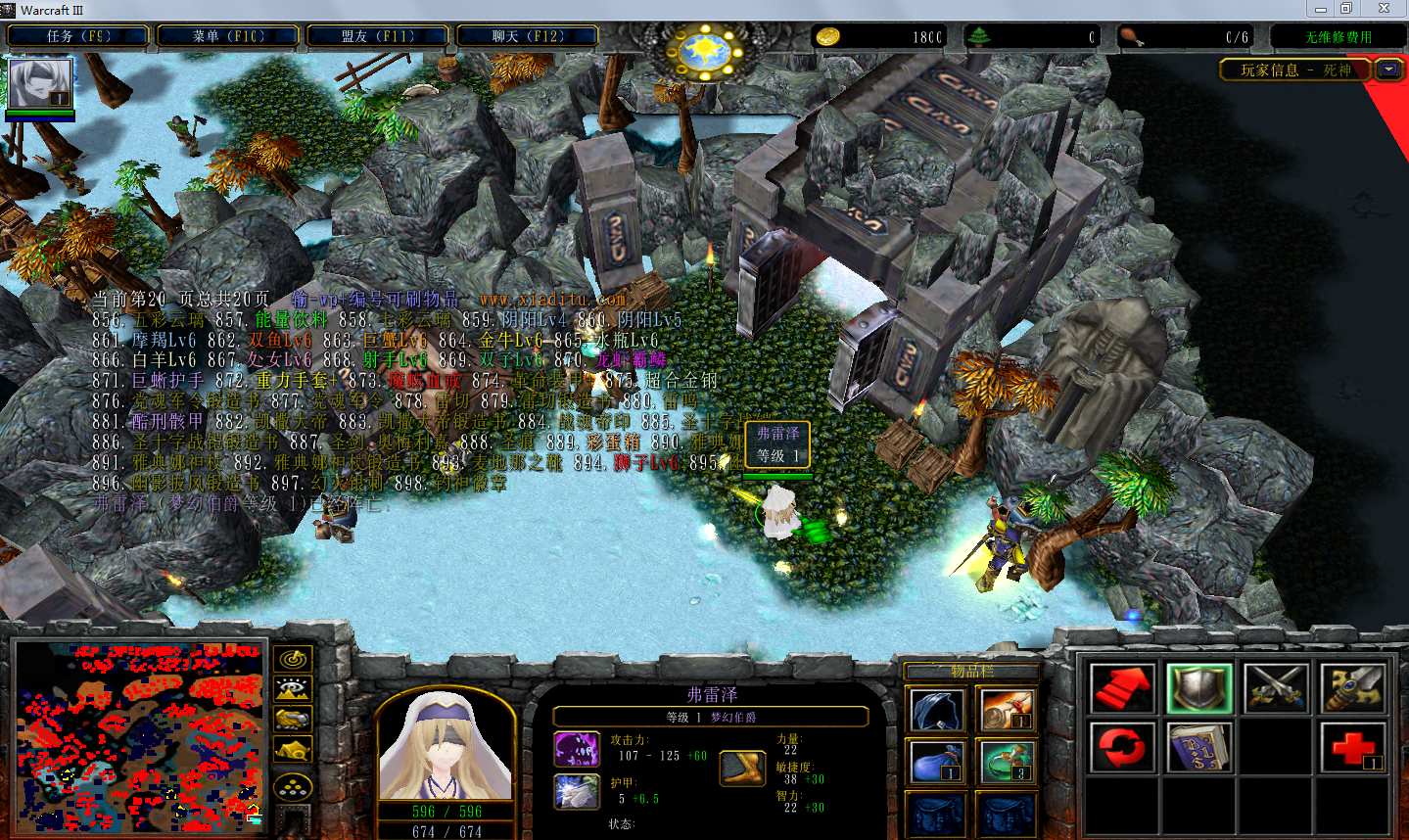
Task: Activate the formation toggle button beside minimap
Action: 293,785
